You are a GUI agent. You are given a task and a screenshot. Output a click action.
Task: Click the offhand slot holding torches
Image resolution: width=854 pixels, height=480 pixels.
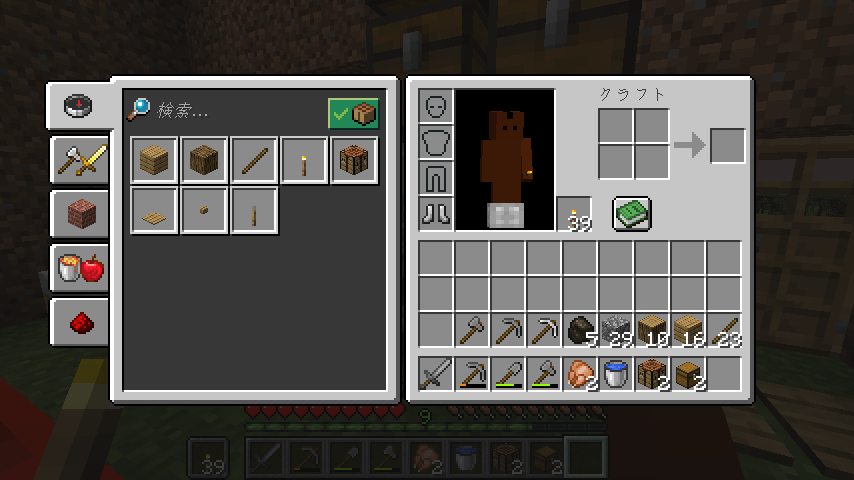pos(575,213)
